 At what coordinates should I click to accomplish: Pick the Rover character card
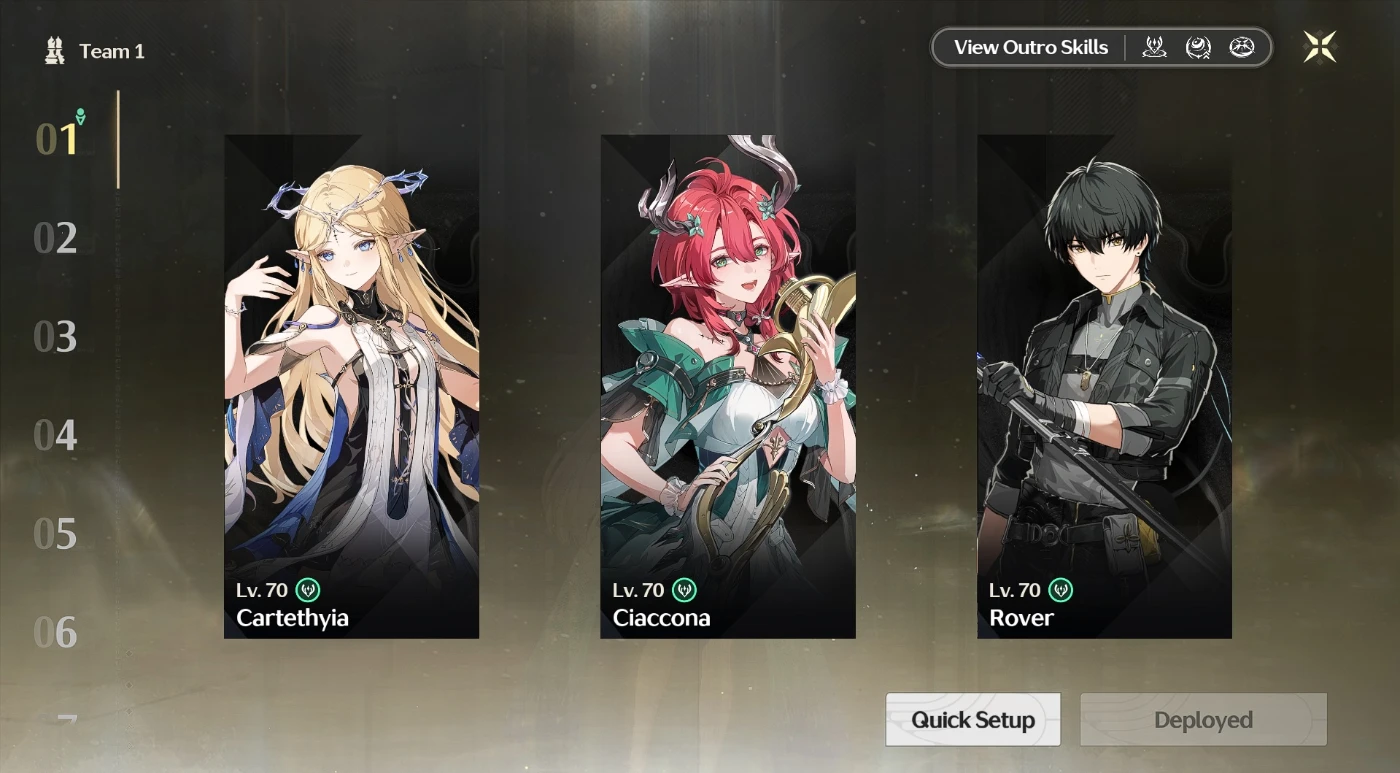click(1104, 386)
